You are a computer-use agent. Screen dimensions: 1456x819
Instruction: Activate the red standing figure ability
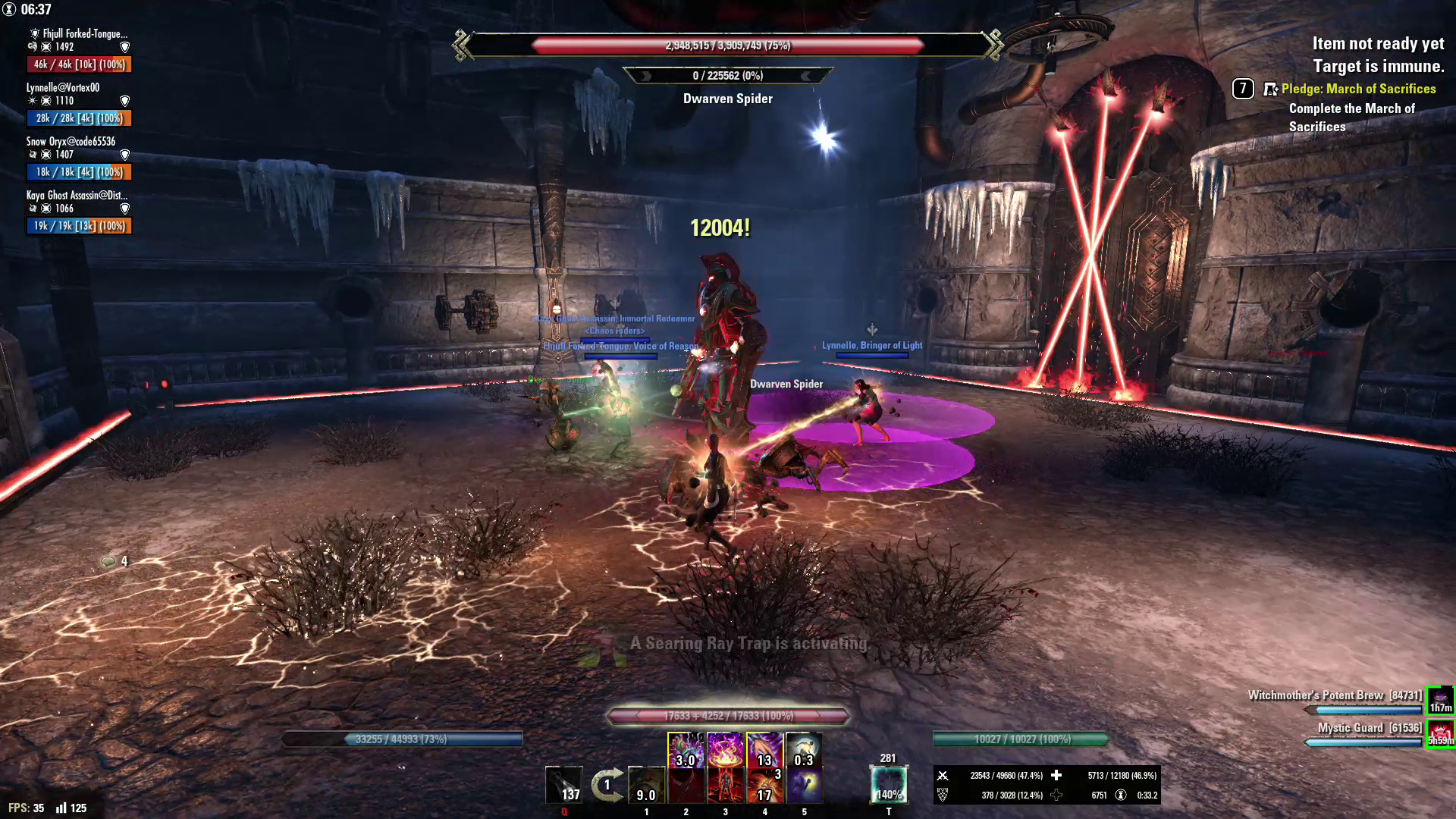(x=725, y=785)
